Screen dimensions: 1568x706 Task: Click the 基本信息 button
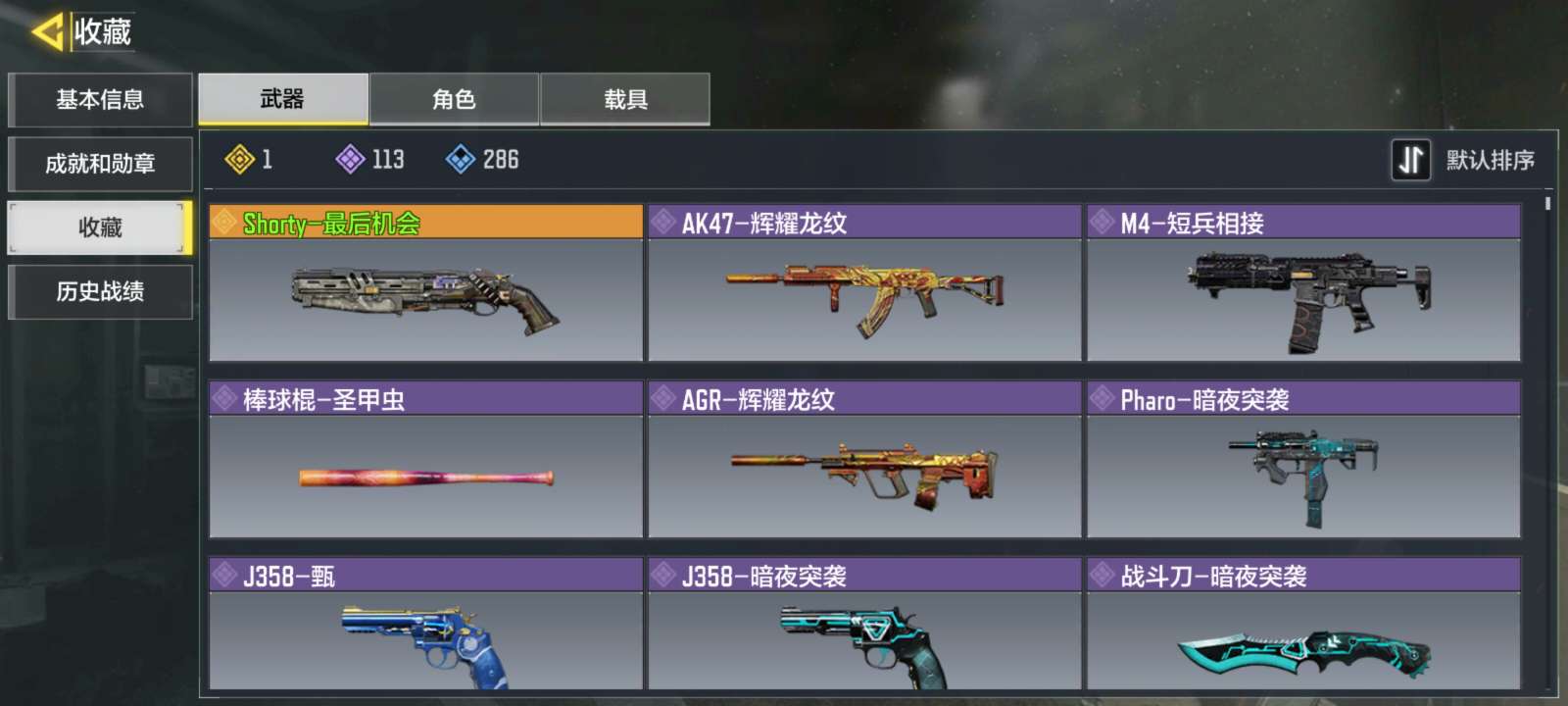98,99
